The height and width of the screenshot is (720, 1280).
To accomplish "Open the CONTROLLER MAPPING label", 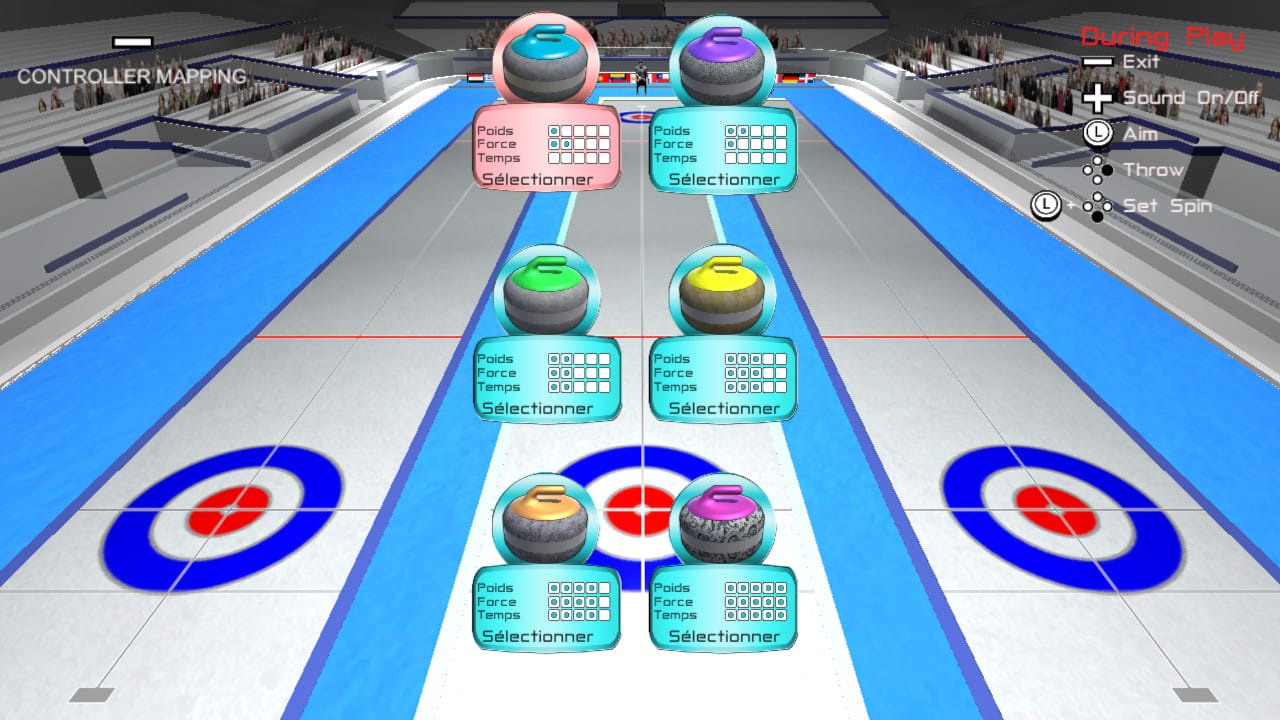I will click(x=130, y=75).
